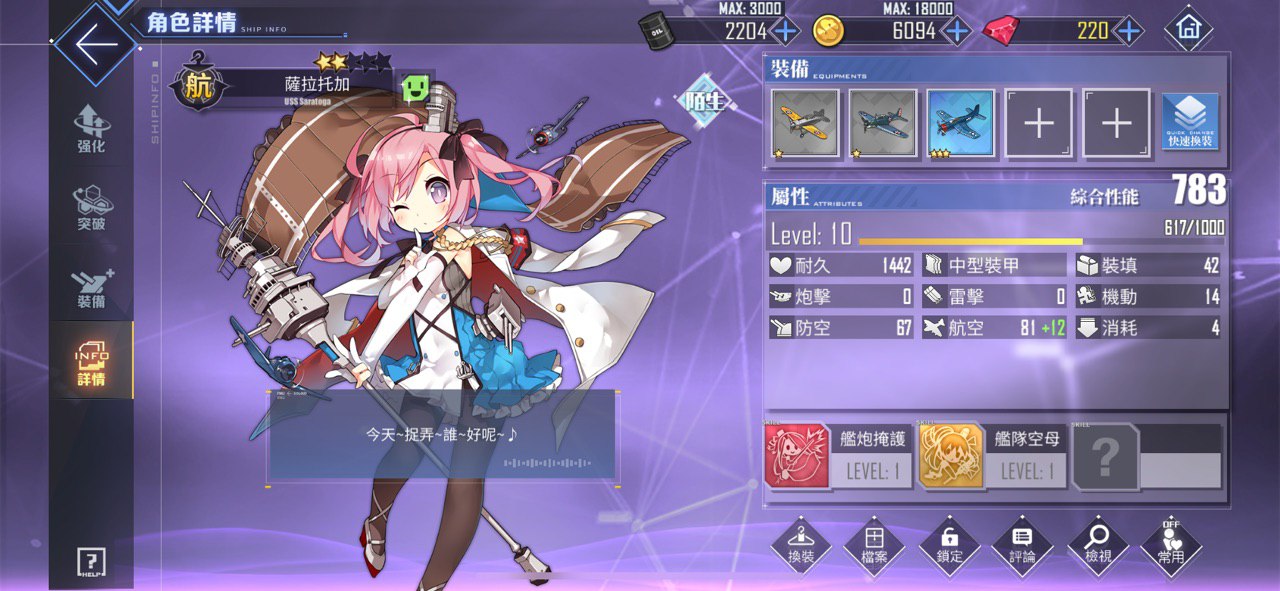Viewport: 1280px width, 591px height.
Task: Select the yellow fighter plane equipment slot
Action: pyautogui.click(x=806, y=123)
